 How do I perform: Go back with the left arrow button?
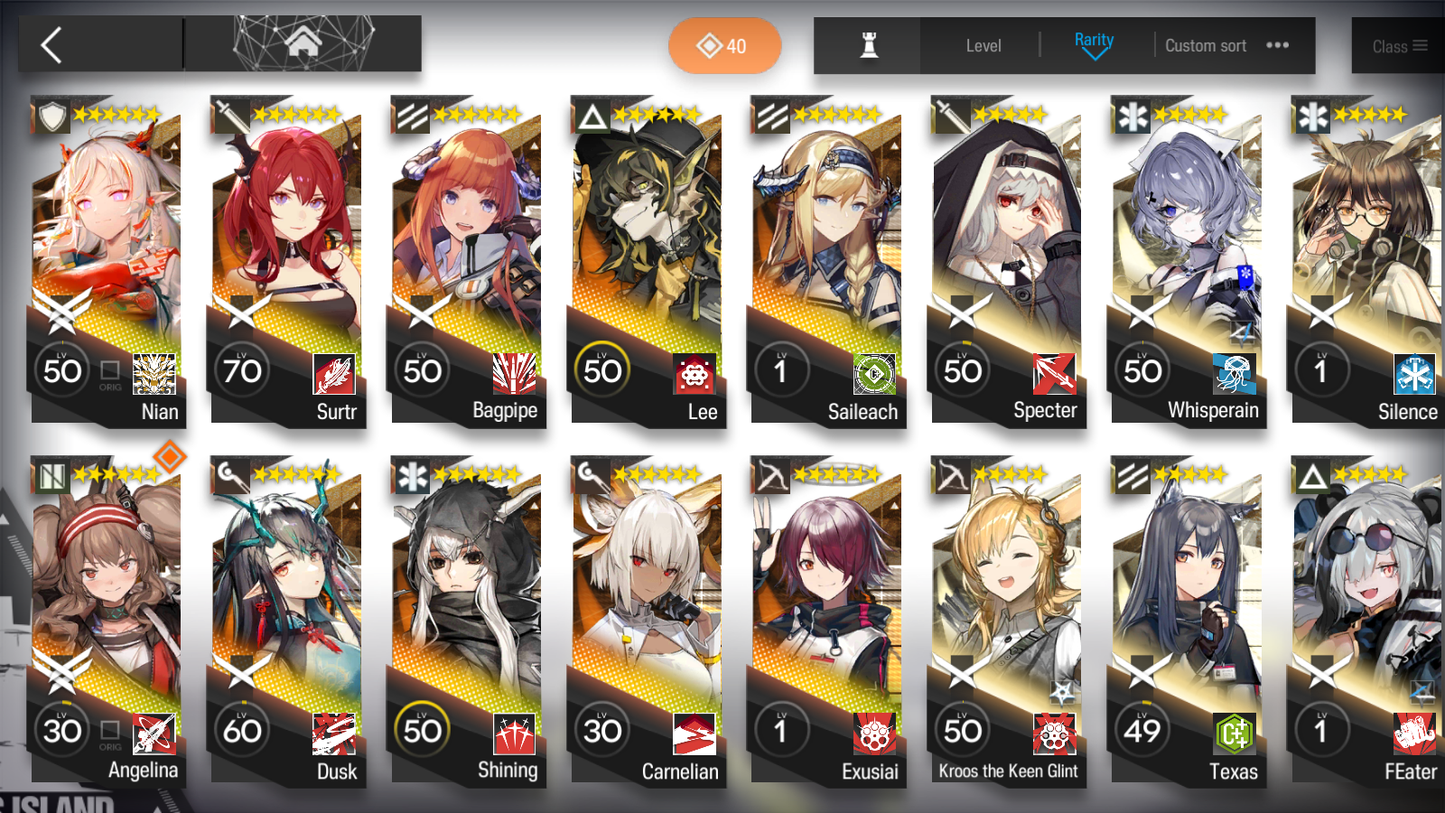(x=52, y=45)
